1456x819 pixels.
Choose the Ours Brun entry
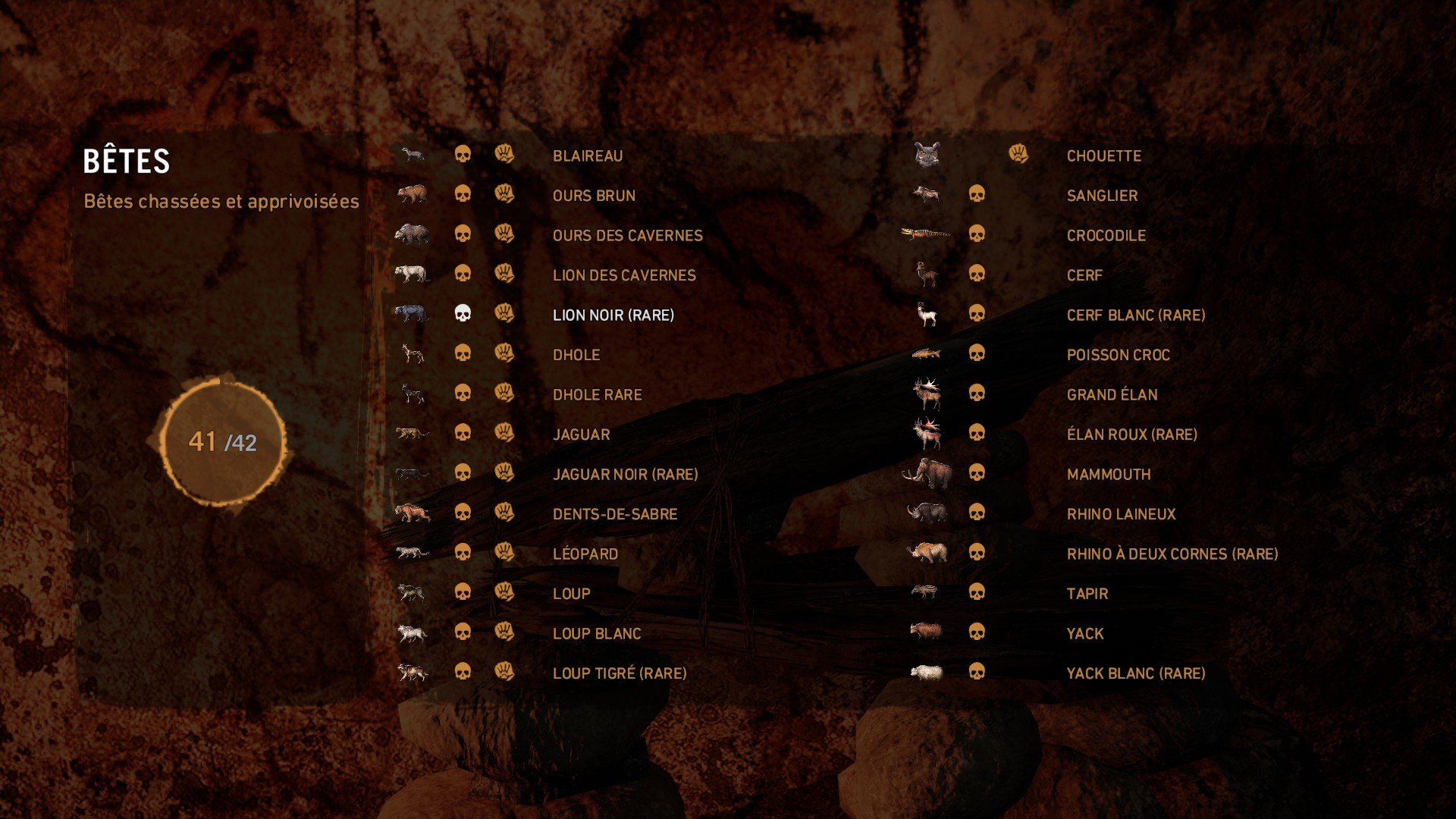593,196
